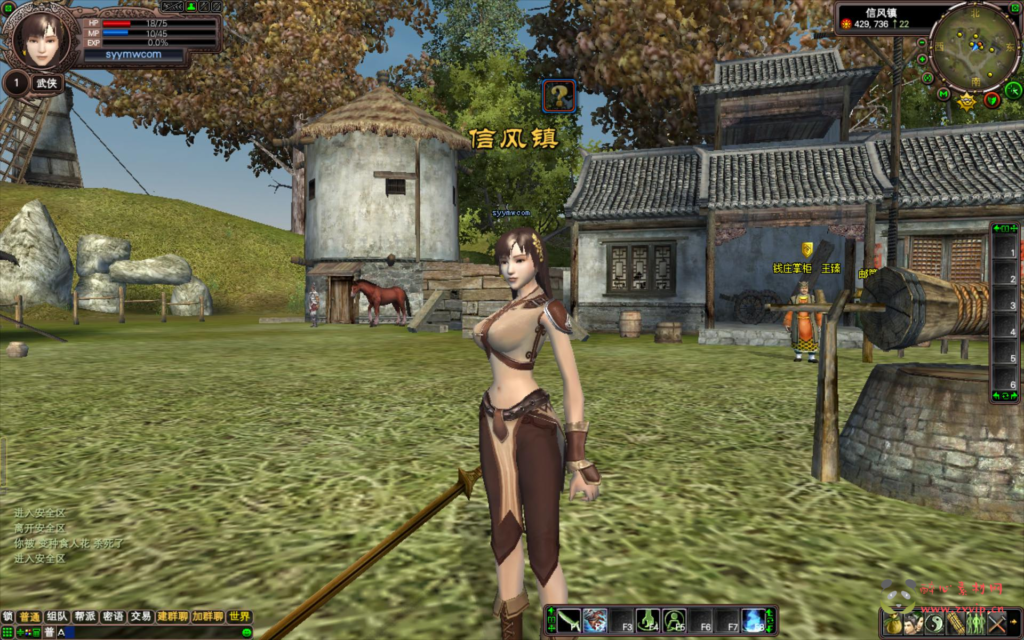
Task: Switch to the 组队 team chat channel
Action: 58,617
